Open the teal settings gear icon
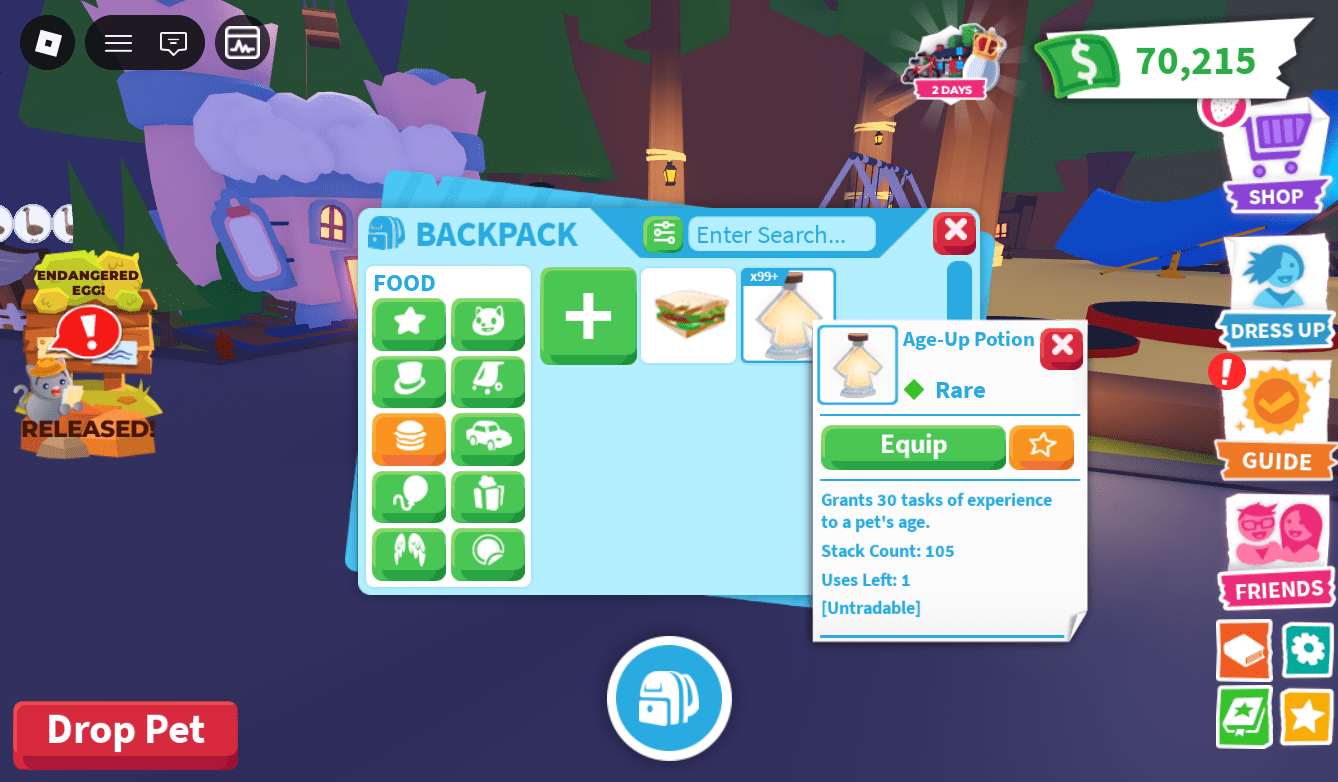Image resolution: width=1338 pixels, height=782 pixels. pos(1305,651)
